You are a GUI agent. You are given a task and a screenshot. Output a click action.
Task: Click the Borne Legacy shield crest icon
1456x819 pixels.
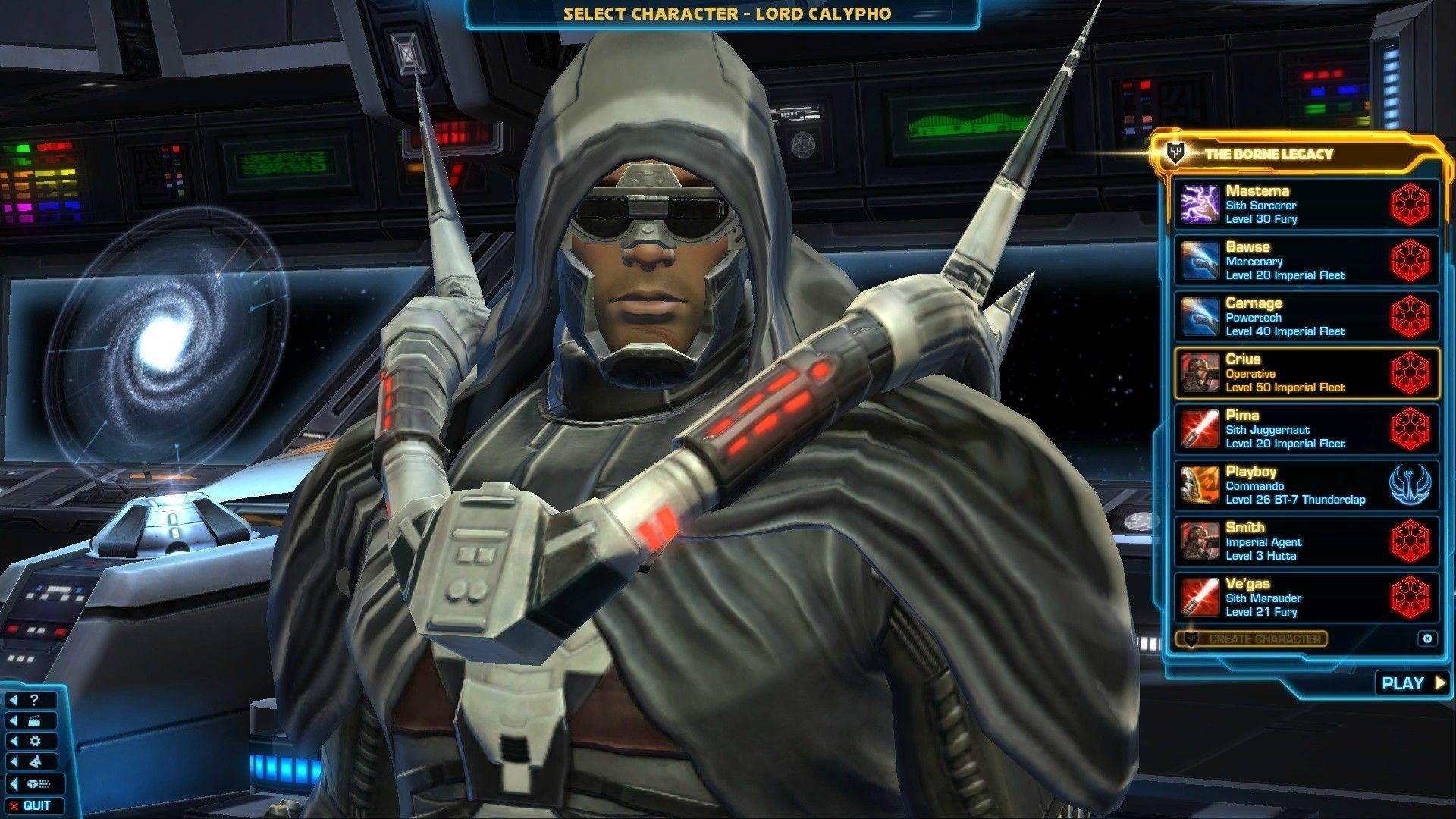pyautogui.click(x=1175, y=152)
